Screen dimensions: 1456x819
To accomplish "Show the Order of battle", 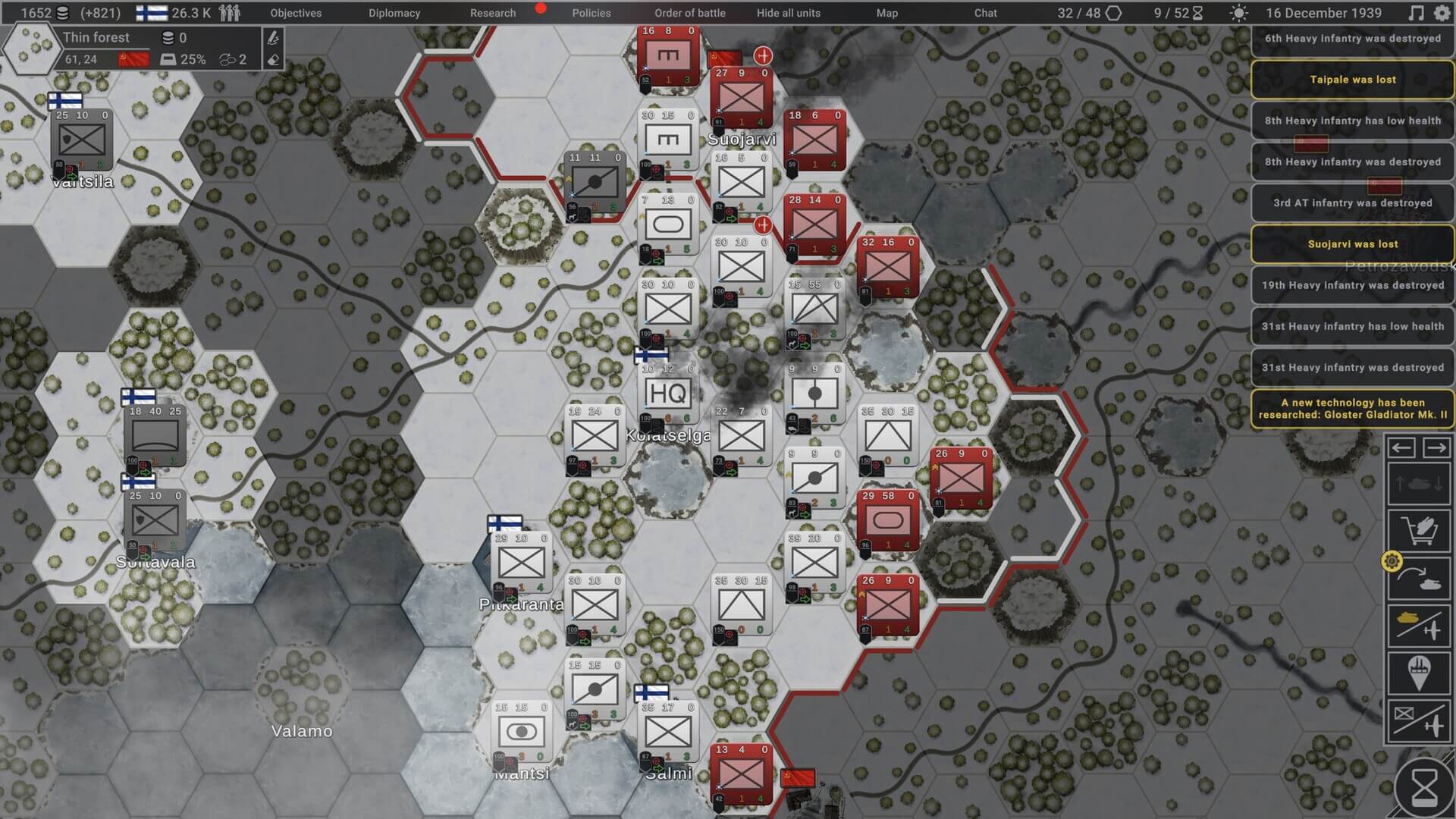I will pos(689,13).
